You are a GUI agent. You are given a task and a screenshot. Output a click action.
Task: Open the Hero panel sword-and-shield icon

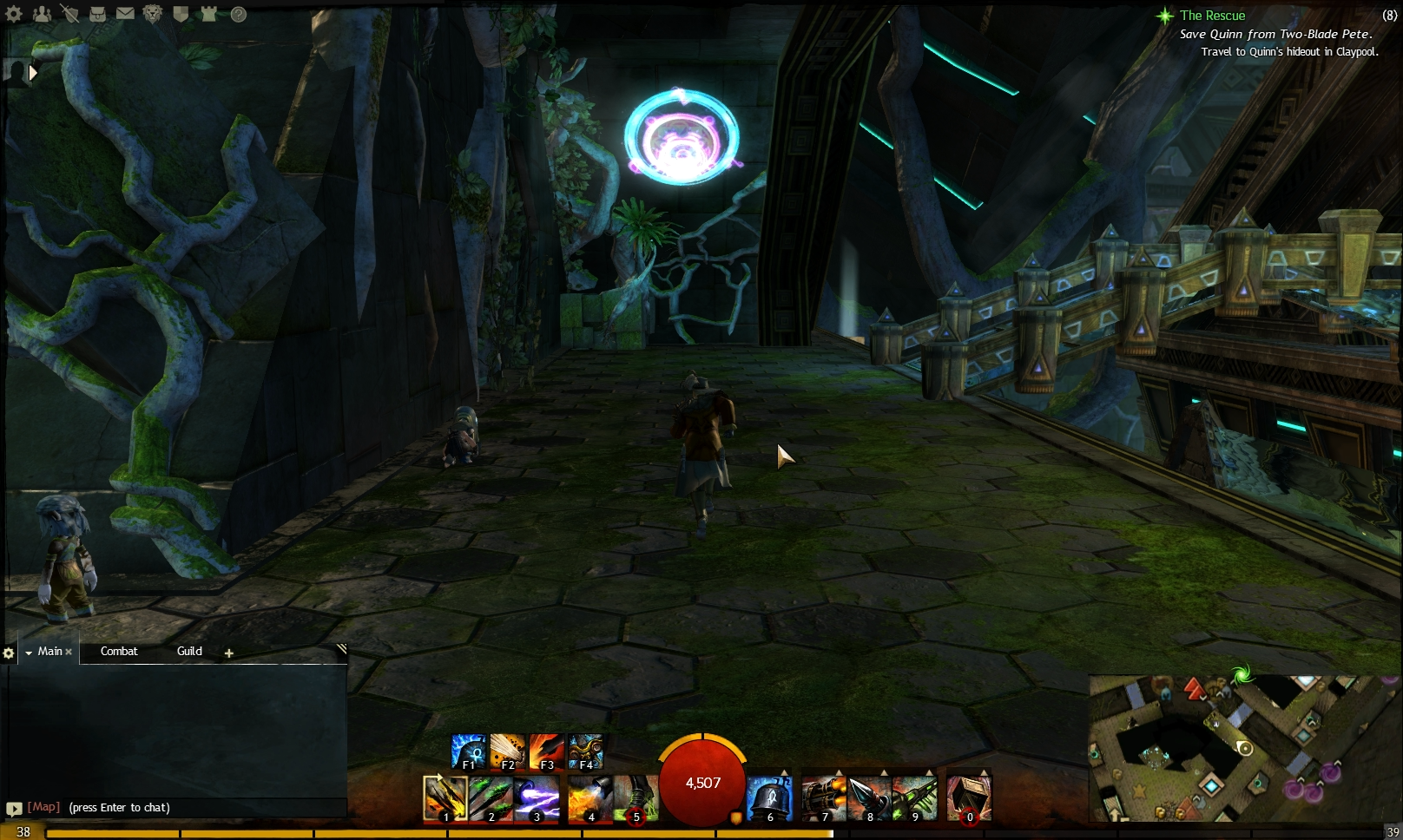70,14
